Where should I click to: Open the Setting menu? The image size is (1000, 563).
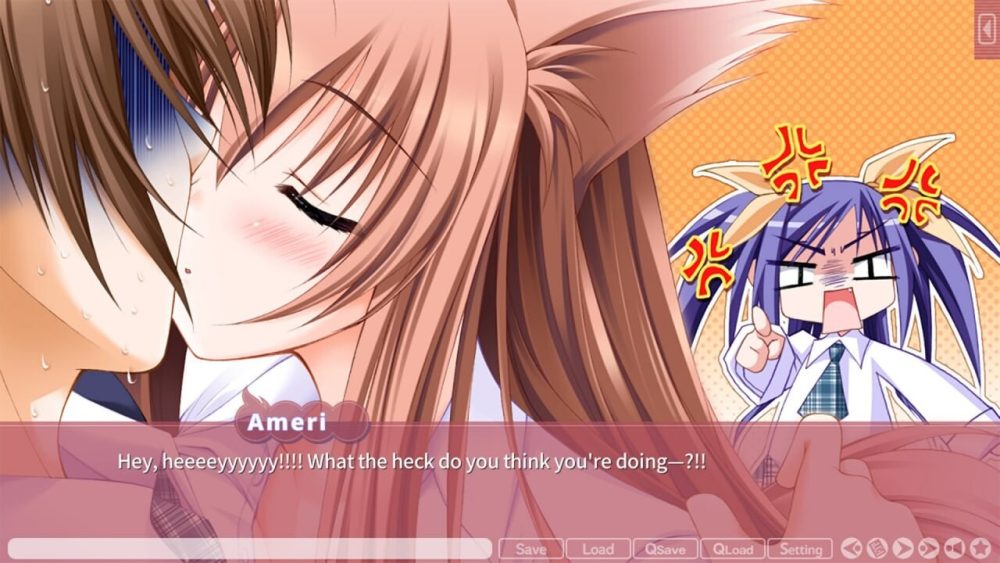800,549
